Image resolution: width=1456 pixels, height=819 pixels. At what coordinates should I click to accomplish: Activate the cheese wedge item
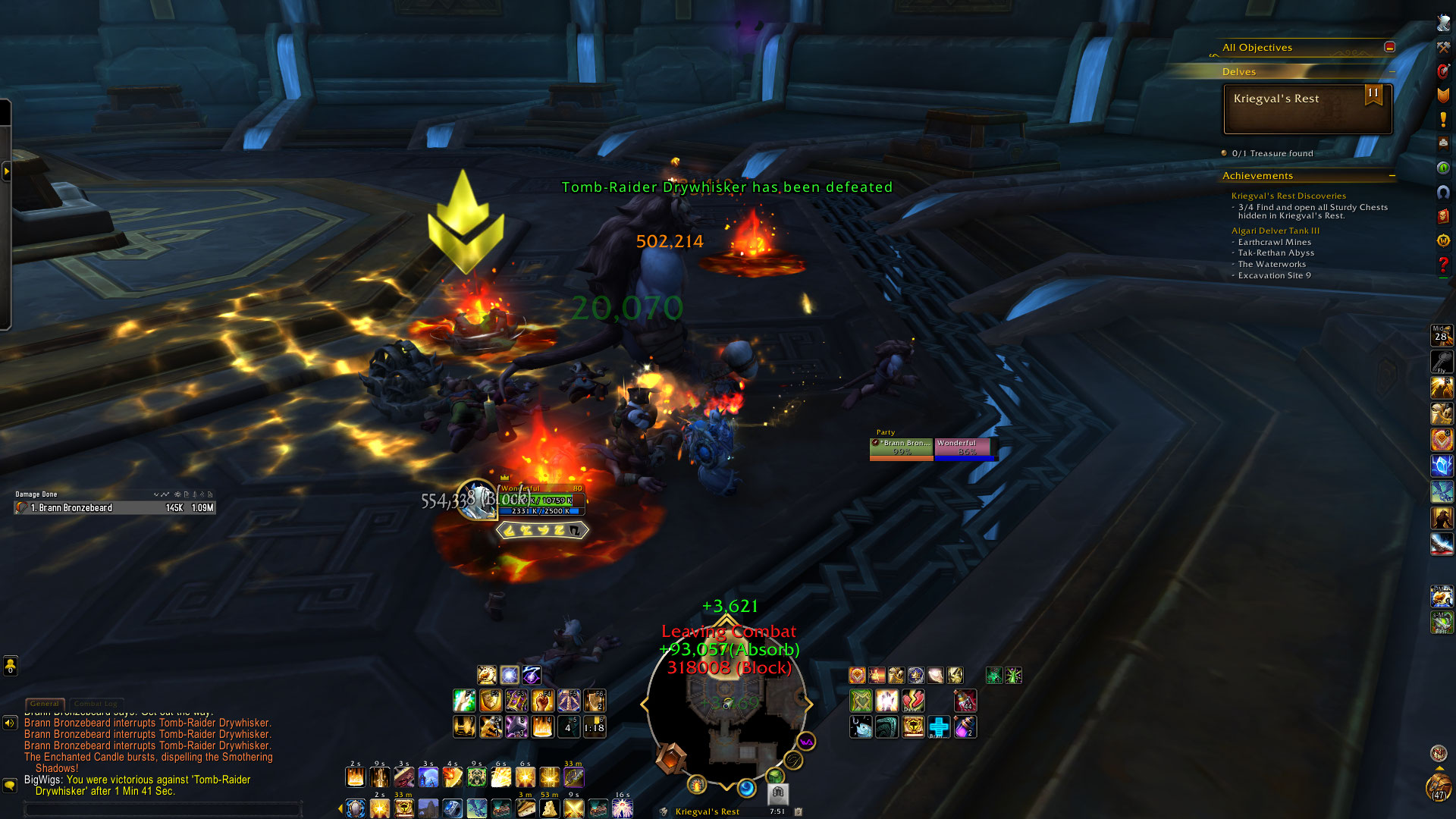pyautogui.click(x=549, y=808)
